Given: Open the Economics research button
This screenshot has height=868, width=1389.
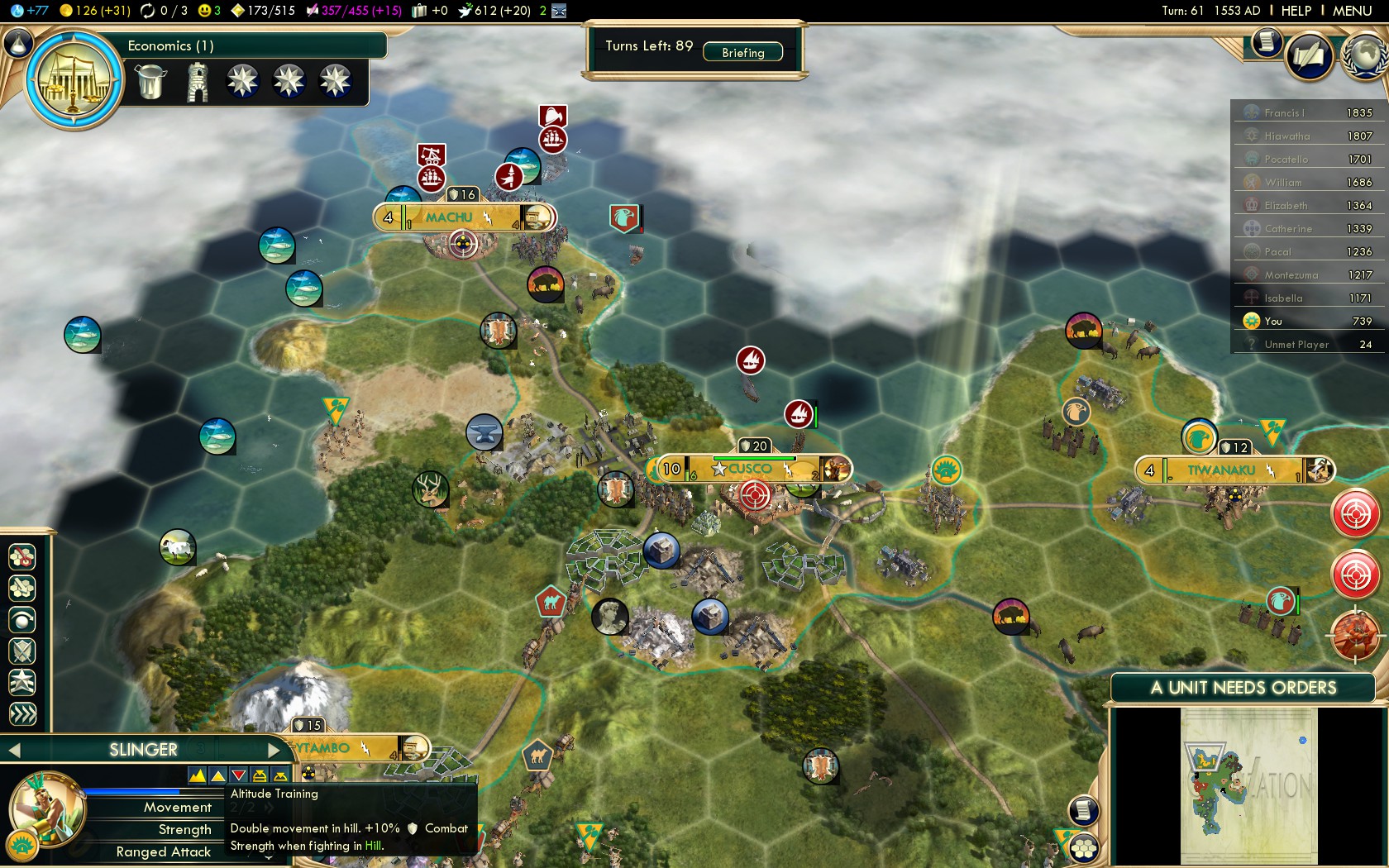Looking at the screenshot, I should 74,80.
